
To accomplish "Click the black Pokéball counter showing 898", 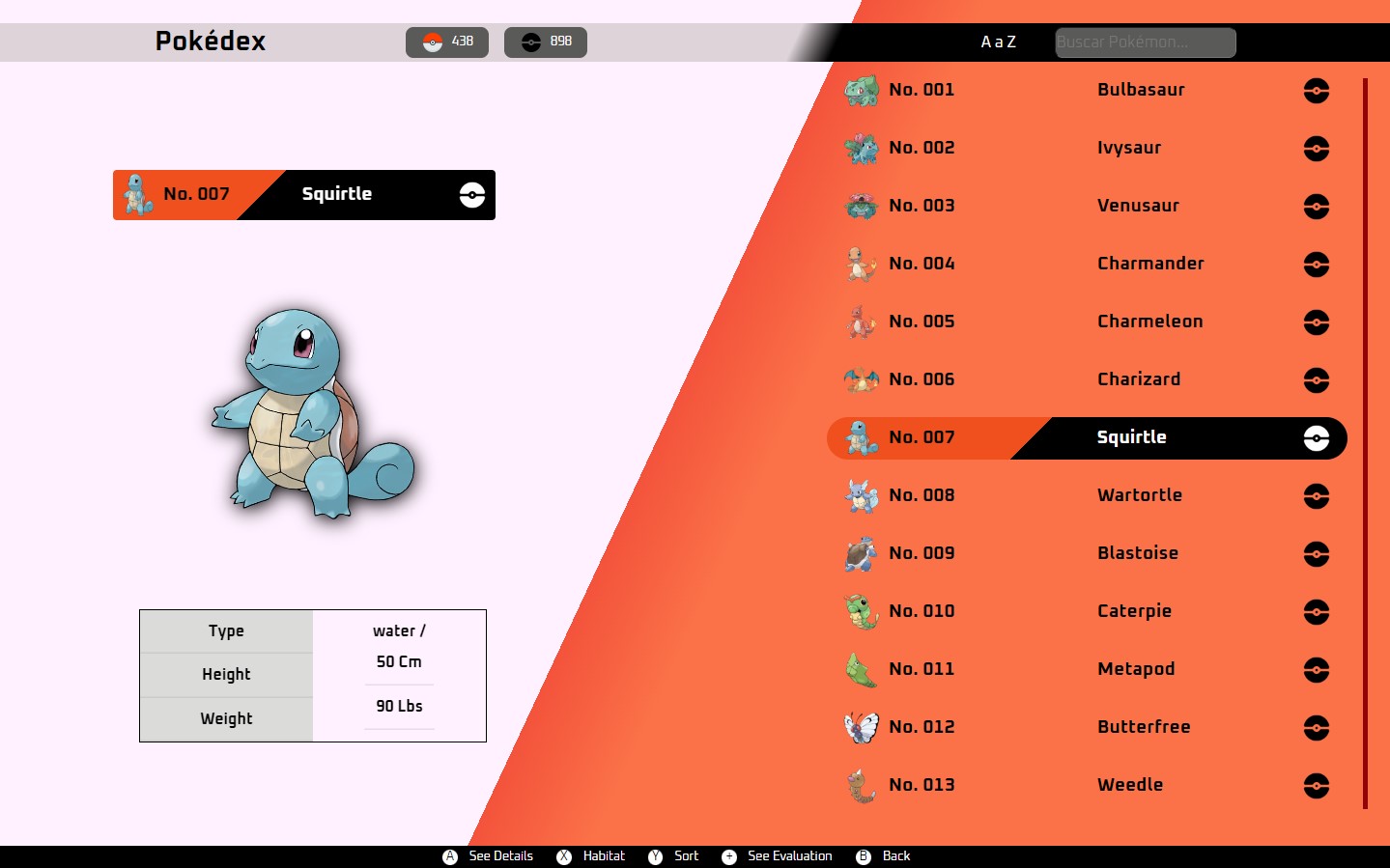I will (545, 42).
